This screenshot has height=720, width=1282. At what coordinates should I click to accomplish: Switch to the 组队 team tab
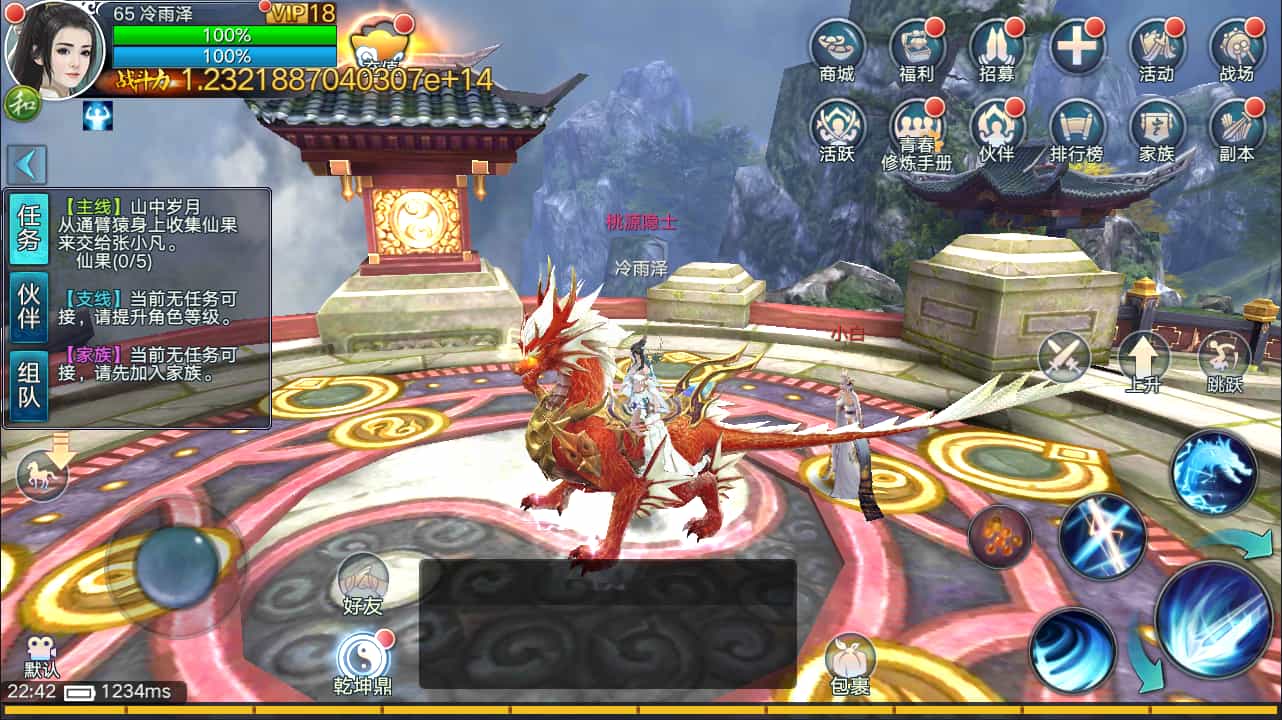coord(29,388)
